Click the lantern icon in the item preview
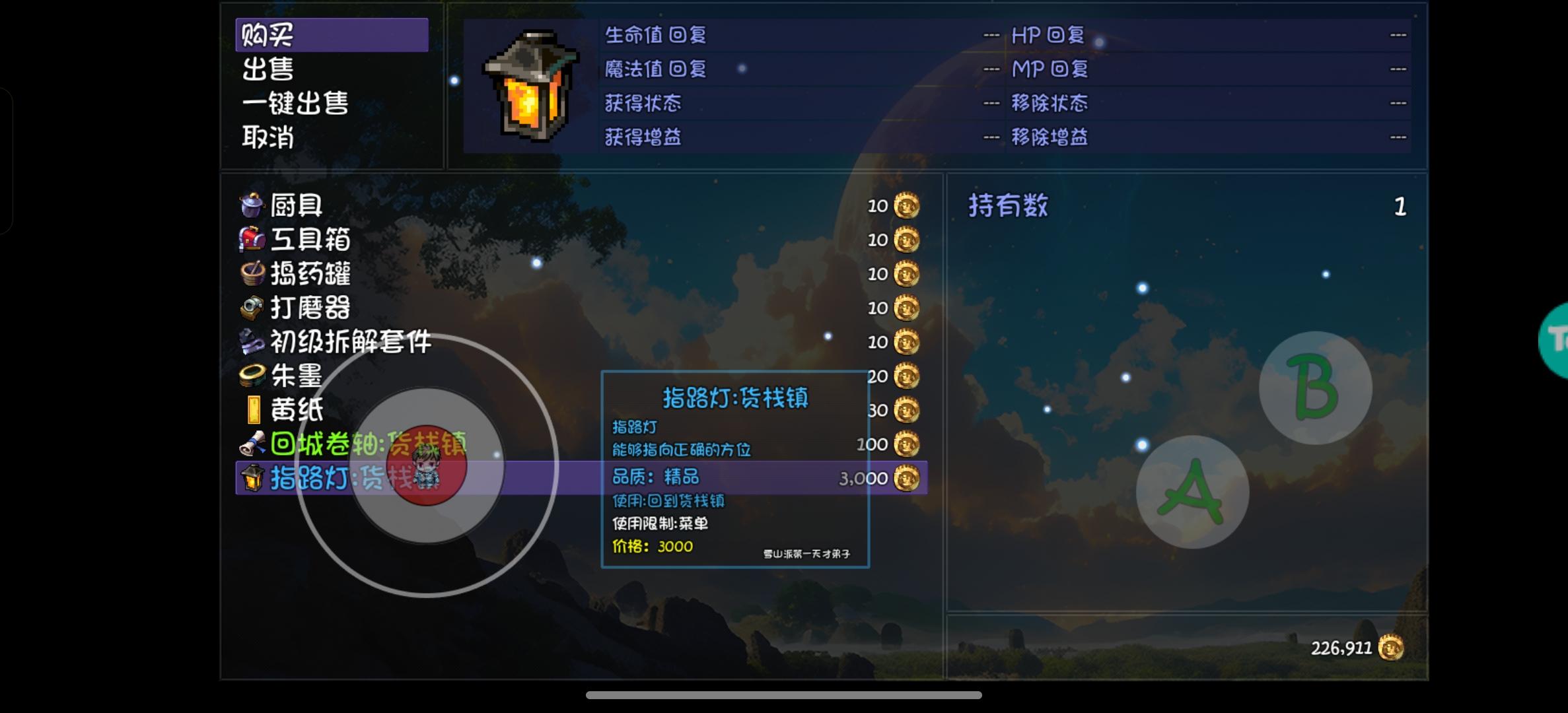The height and width of the screenshot is (713, 1568). click(528, 86)
